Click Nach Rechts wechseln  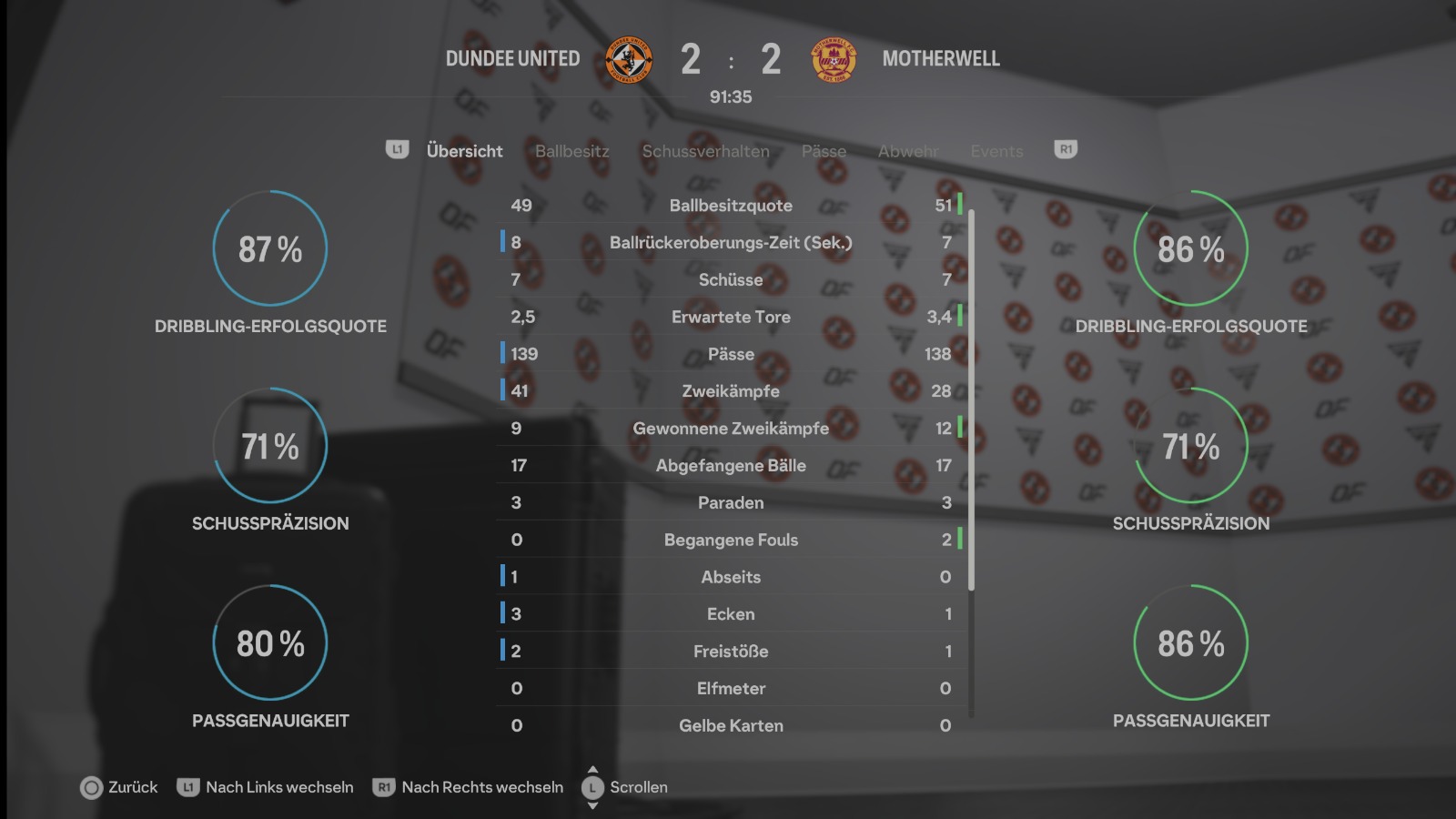tap(469, 787)
